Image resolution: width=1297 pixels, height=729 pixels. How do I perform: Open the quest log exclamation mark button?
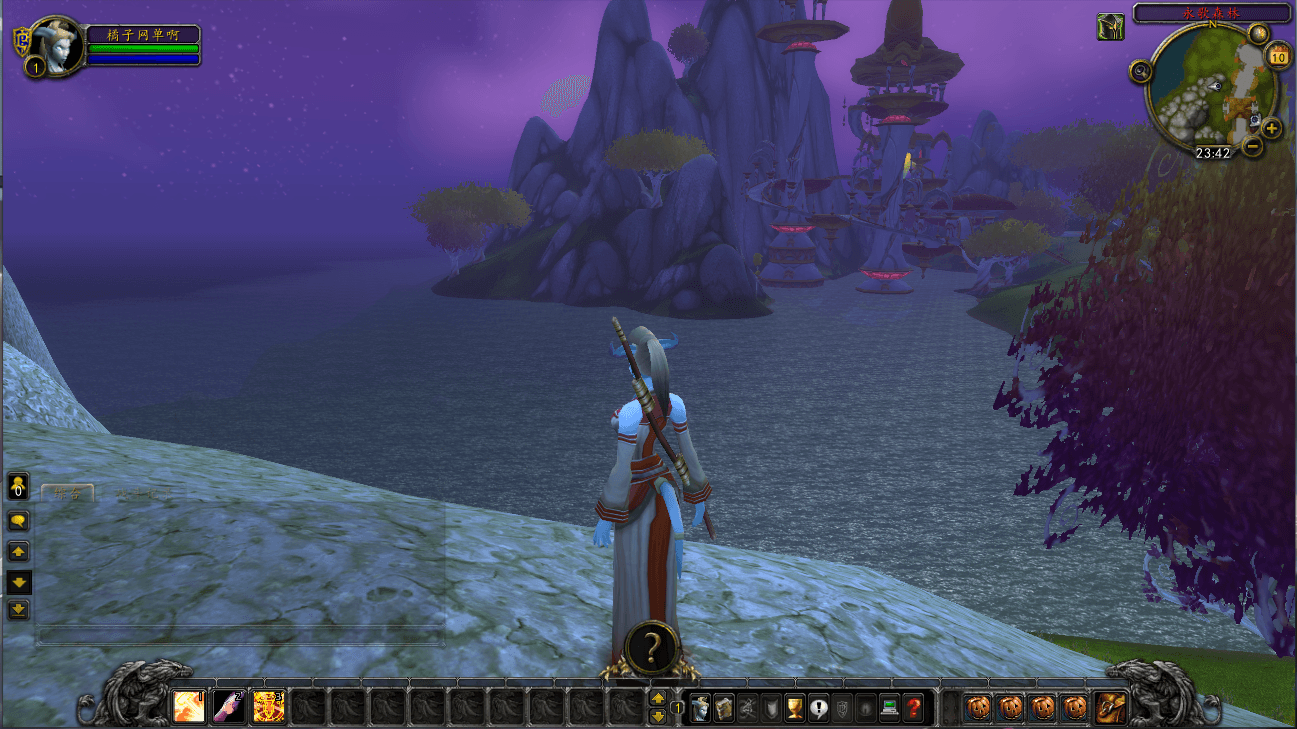(819, 708)
